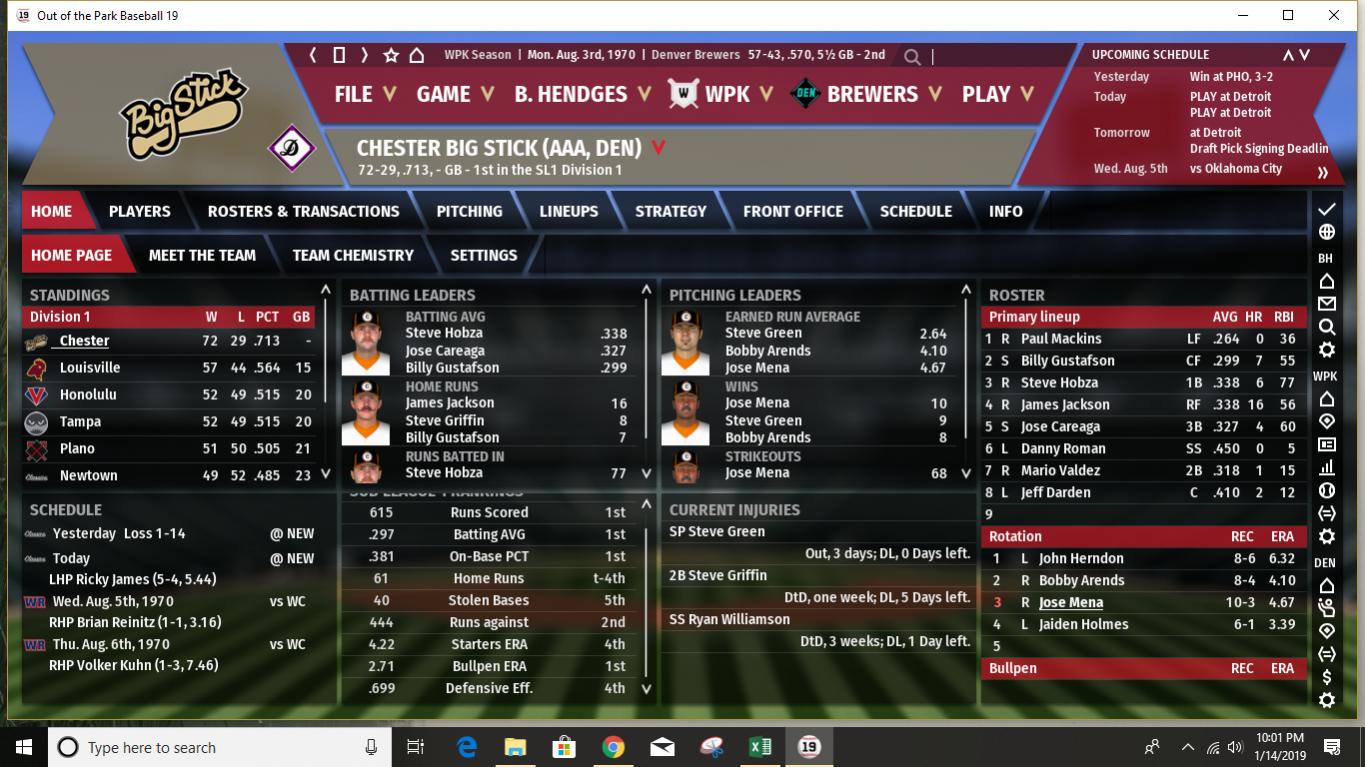The width and height of the screenshot is (1365, 767).
Task: Select Louisville in the standings
Action: [x=90, y=368]
